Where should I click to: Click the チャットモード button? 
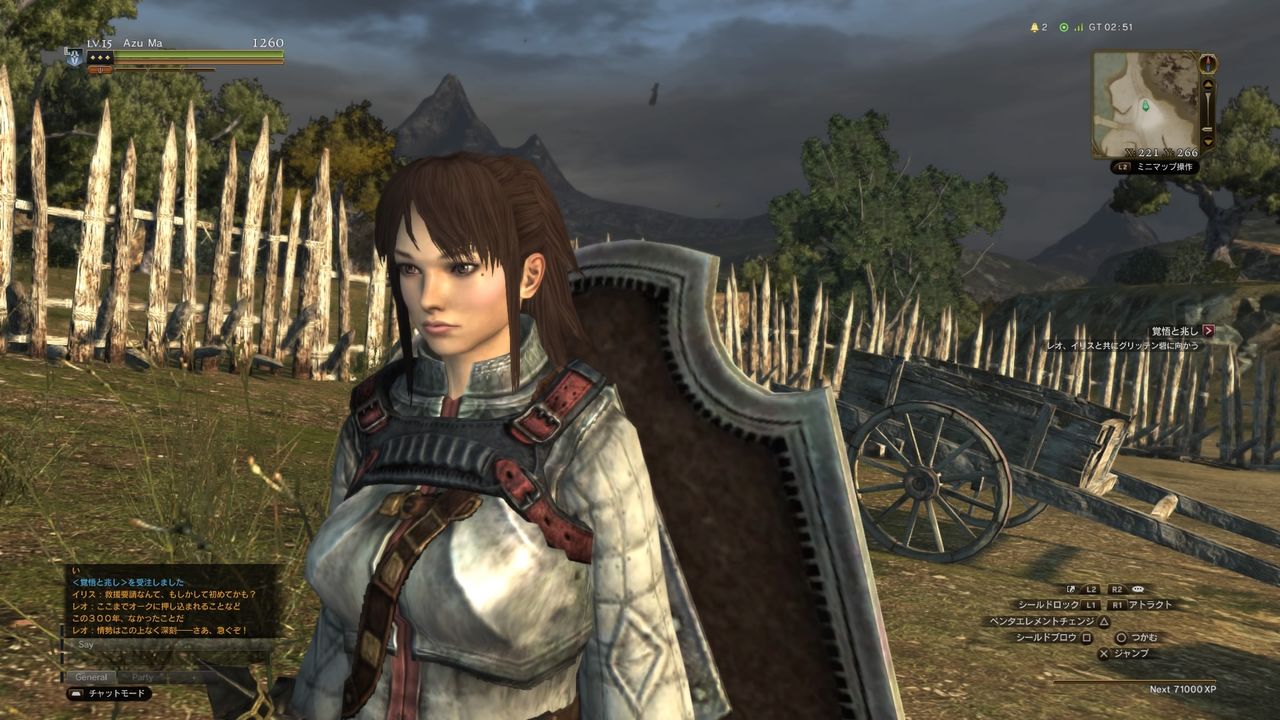pos(116,693)
